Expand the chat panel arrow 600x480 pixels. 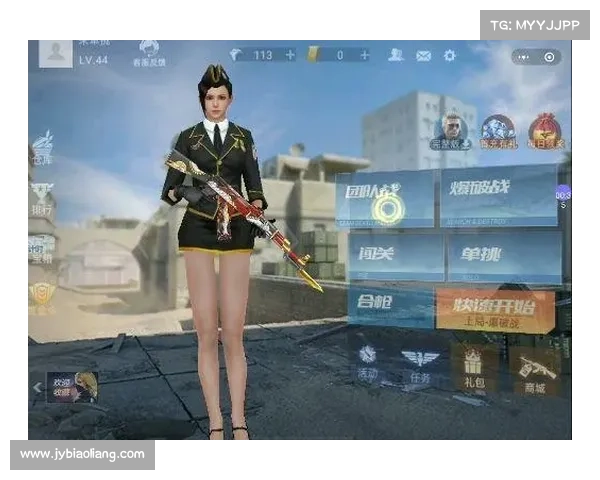pyautogui.click(x=37, y=387)
